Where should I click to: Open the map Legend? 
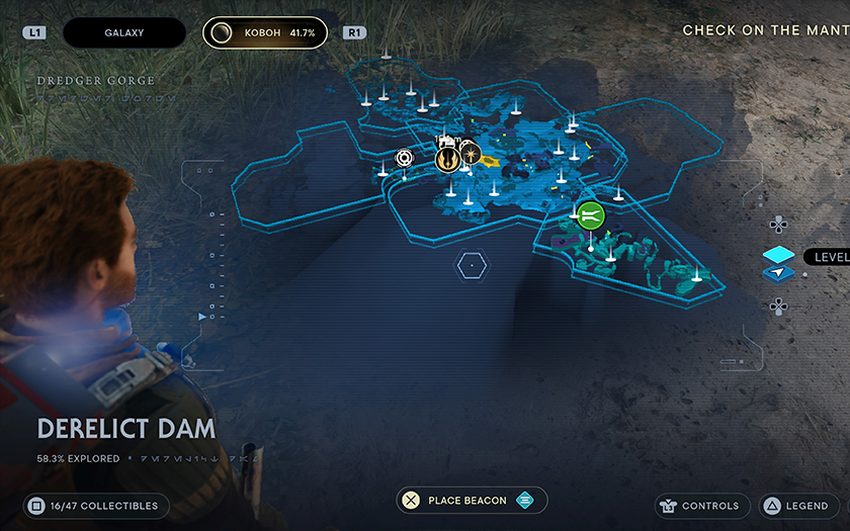[x=796, y=506]
